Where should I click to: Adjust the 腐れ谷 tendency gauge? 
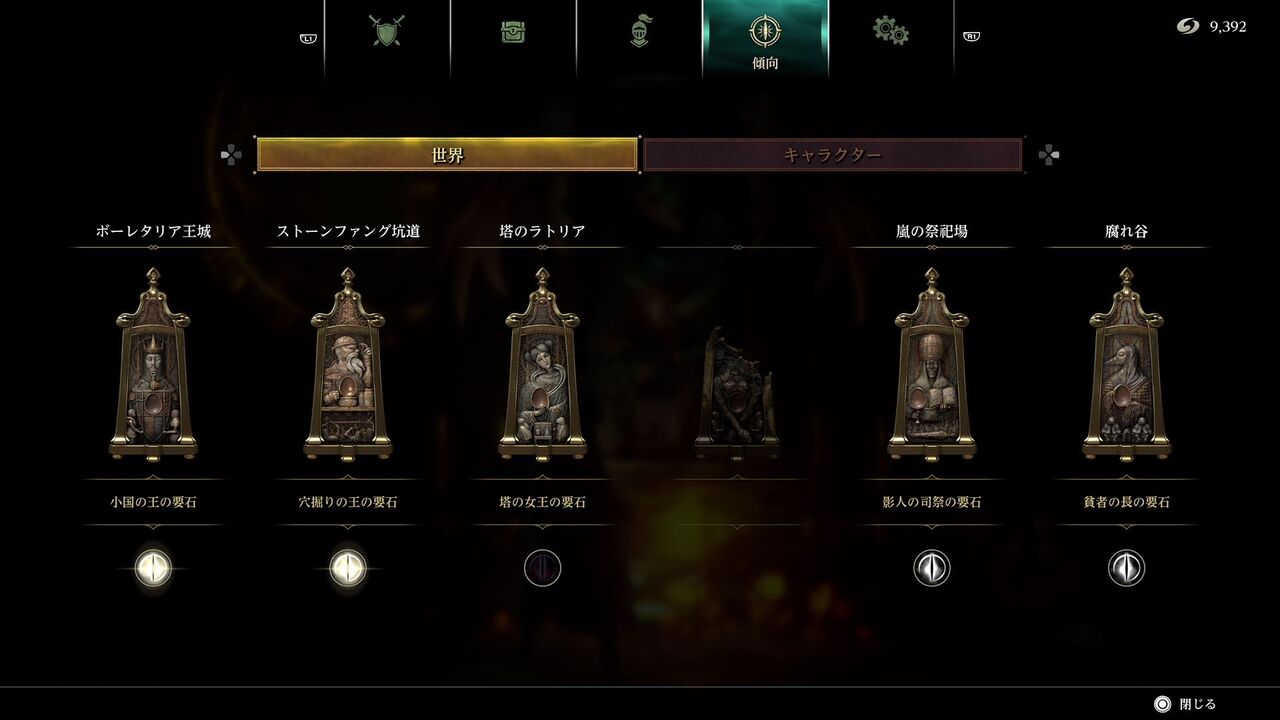[1126, 566]
